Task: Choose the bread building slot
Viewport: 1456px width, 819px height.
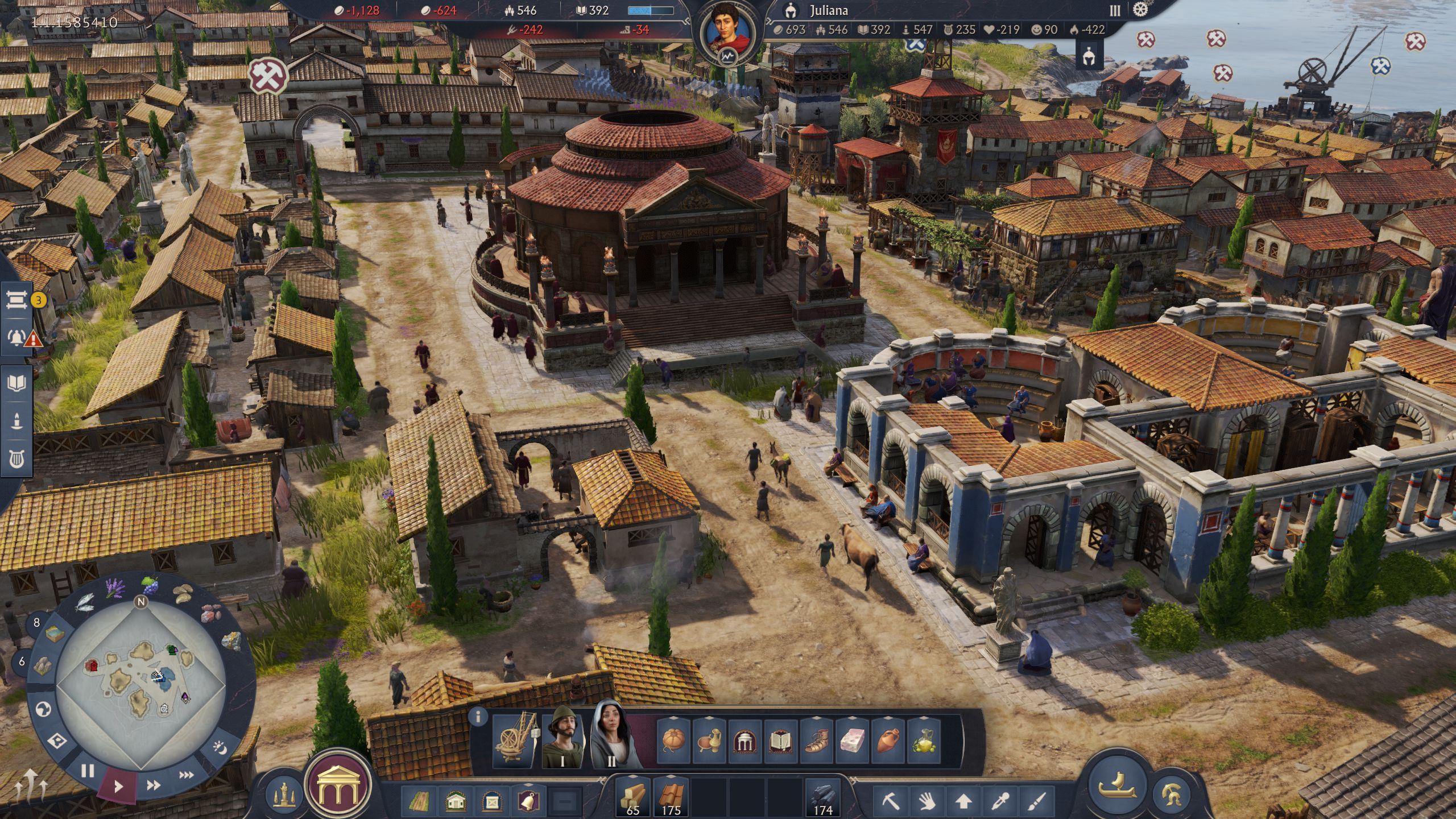Action: [673, 741]
